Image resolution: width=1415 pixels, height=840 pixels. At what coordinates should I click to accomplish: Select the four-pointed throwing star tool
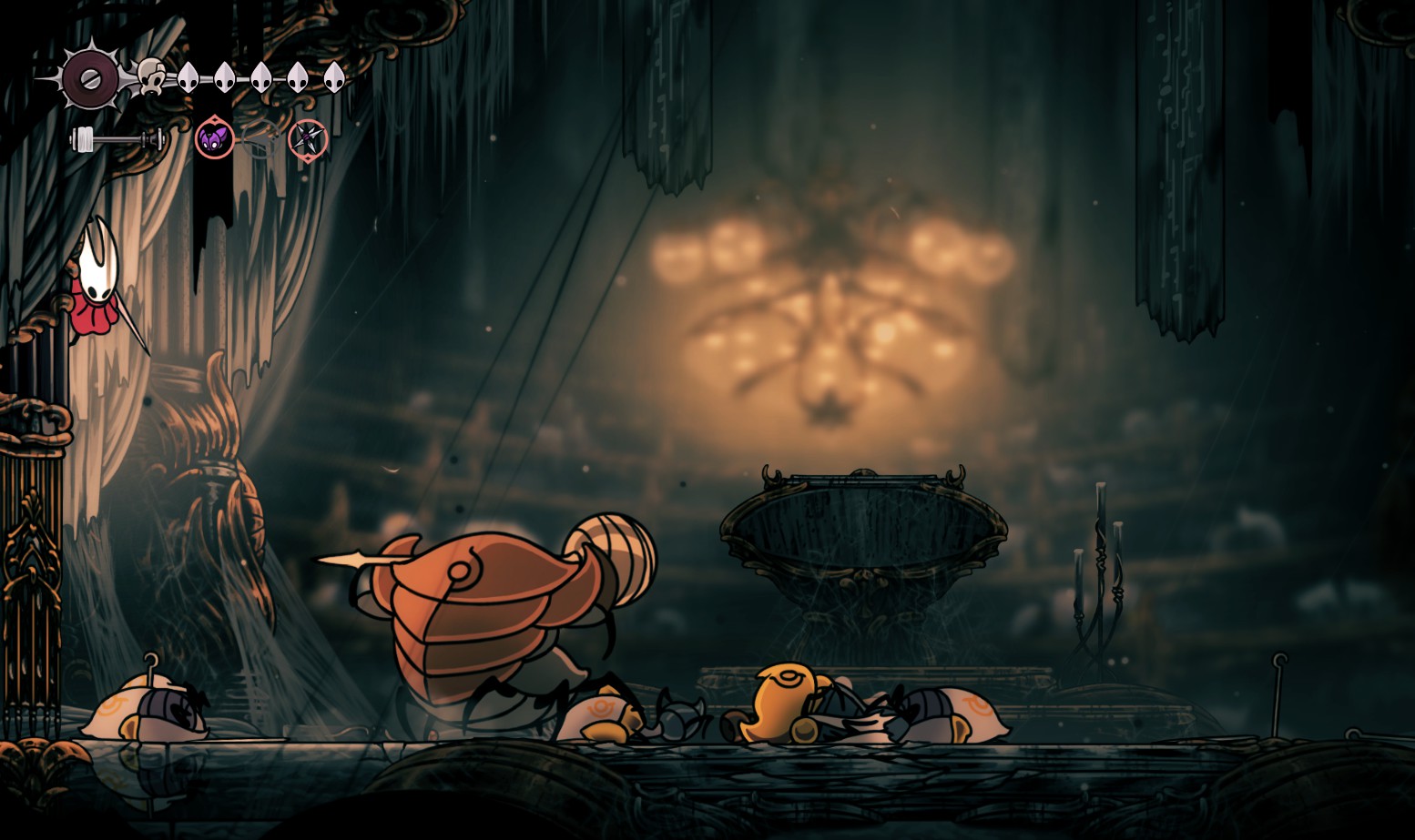coord(308,140)
